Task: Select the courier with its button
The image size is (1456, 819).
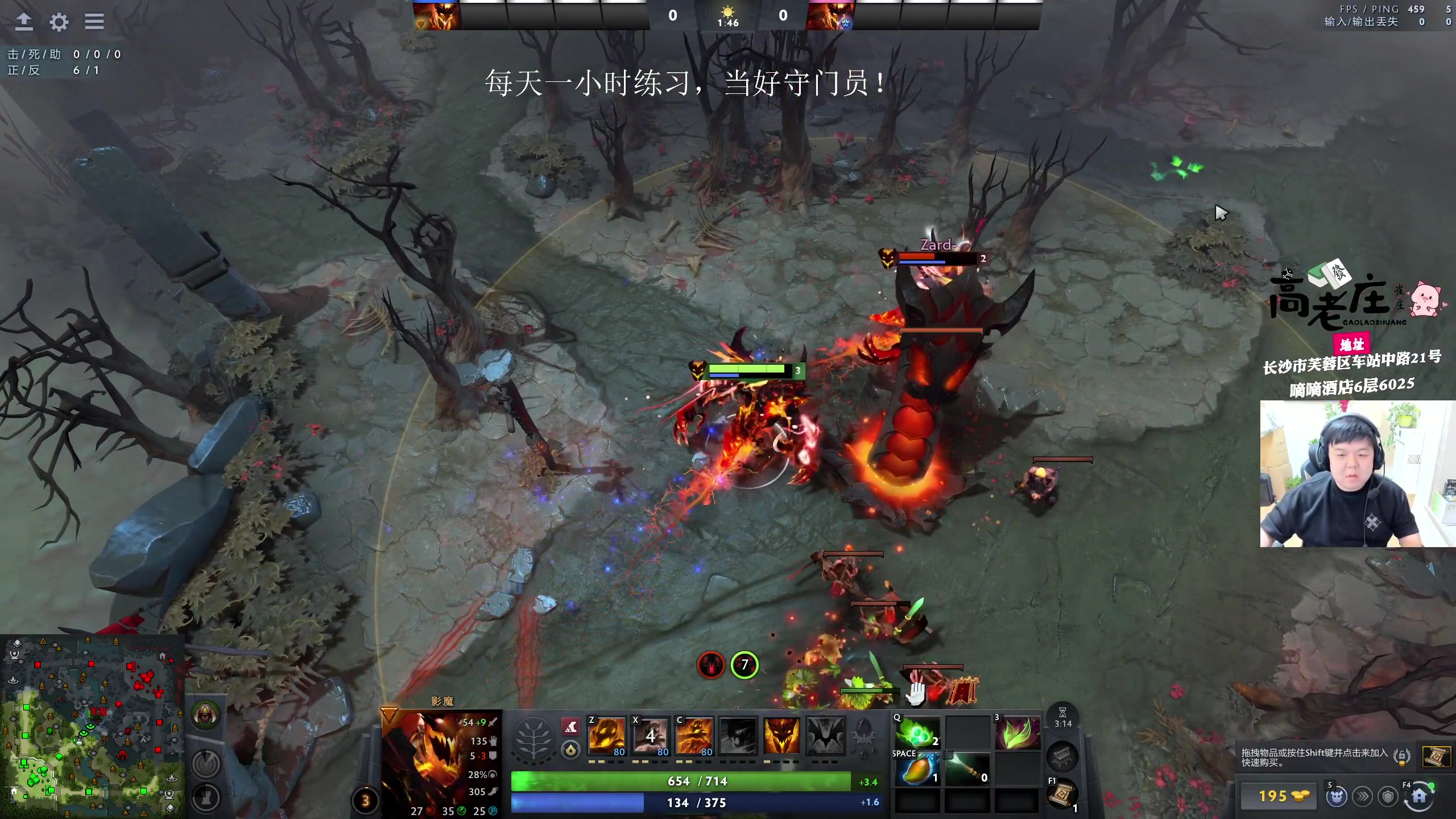Action: pyautogui.click(x=1337, y=796)
